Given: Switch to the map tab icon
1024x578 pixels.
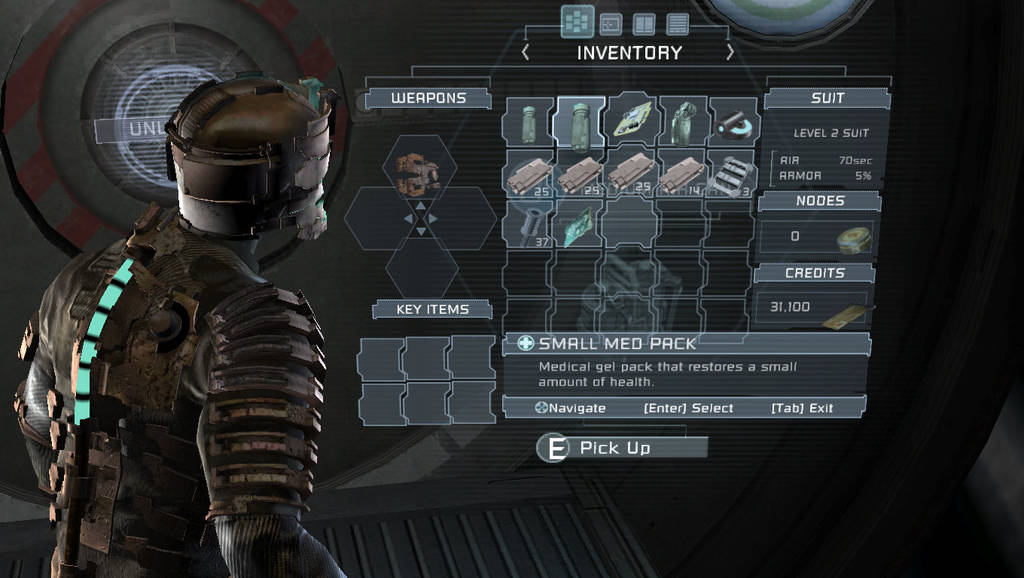Looking at the screenshot, I should 610,23.
